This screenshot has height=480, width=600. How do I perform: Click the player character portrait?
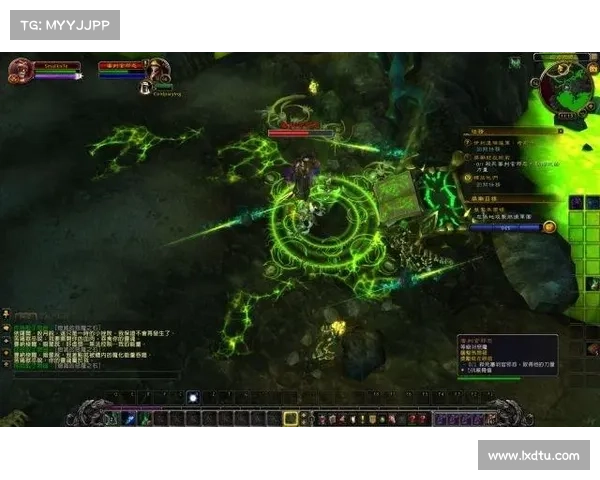coord(19,70)
